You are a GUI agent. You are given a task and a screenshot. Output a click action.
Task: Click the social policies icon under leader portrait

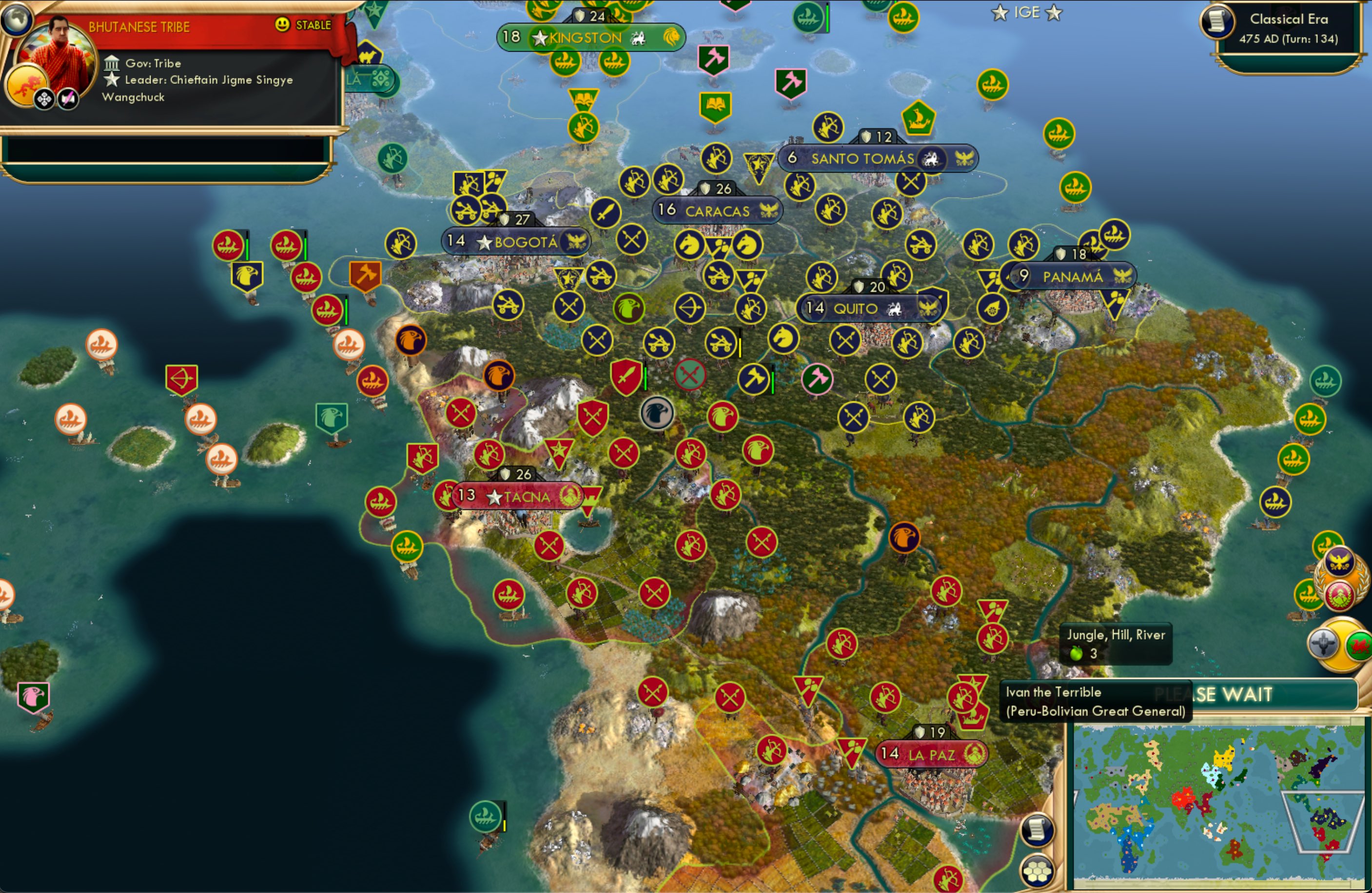click(x=43, y=98)
